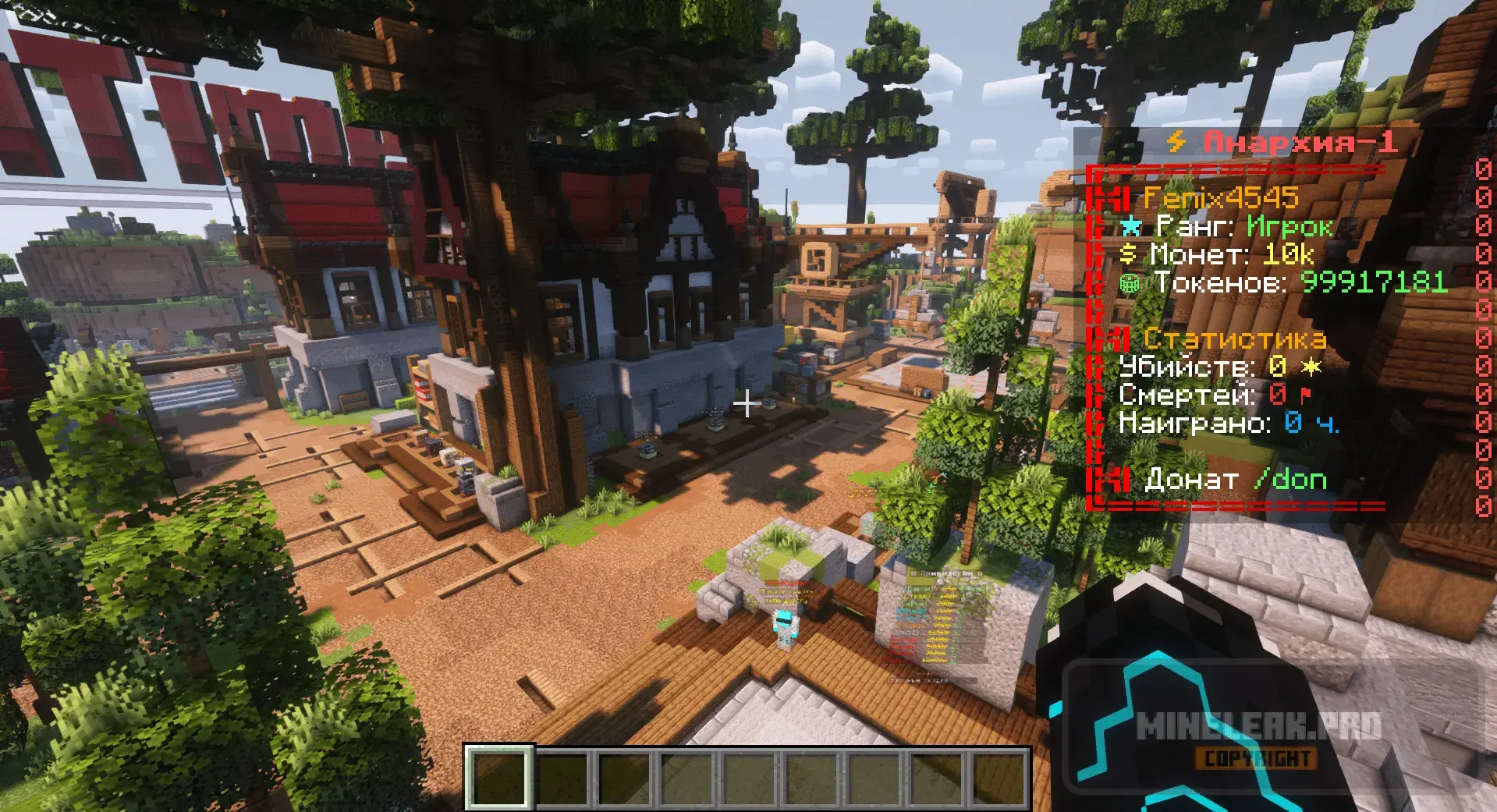This screenshot has height=812, width=1497.
Task: Select the highlighted first hotbar slot
Action: click(x=499, y=778)
